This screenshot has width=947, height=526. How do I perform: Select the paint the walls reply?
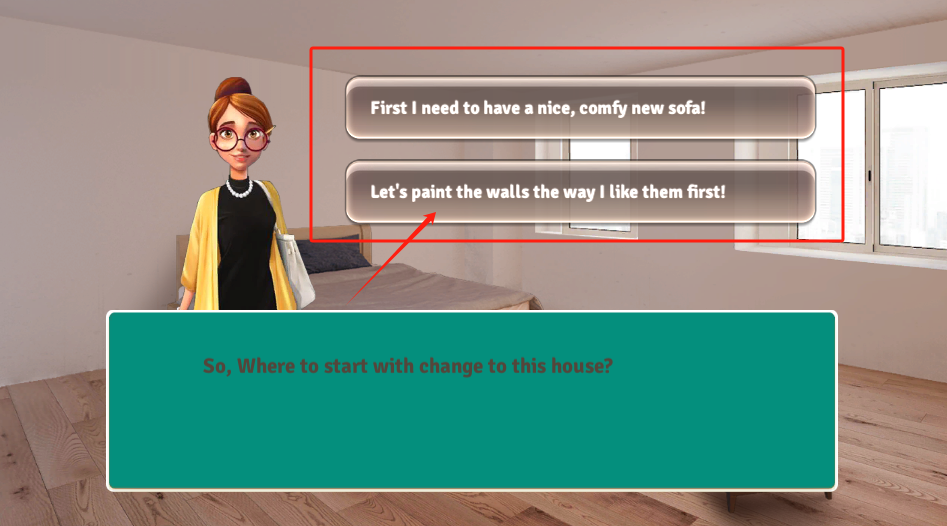pyautogui.click(x=580, y=191)
